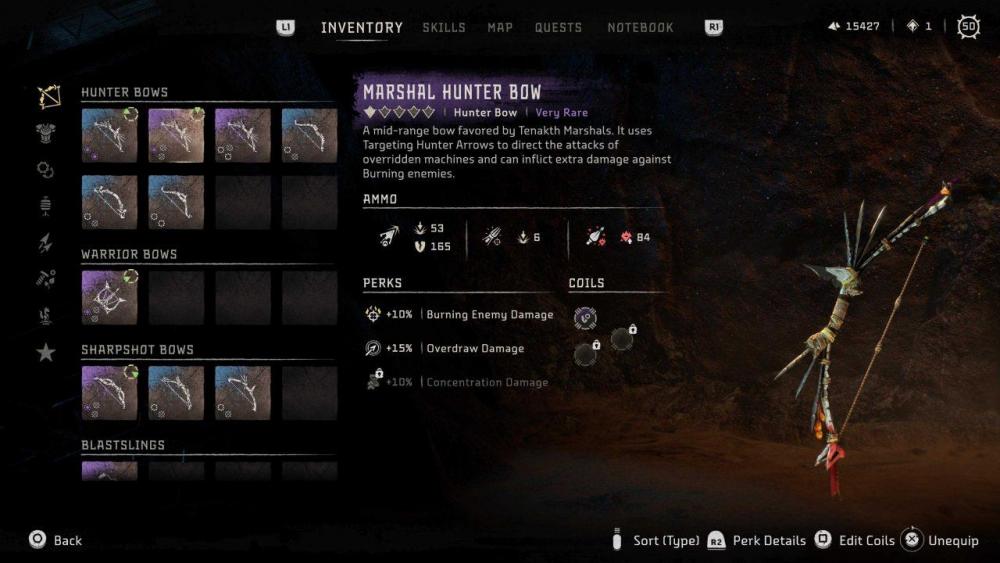Viewport: 1000px width, 563px height.
Task: Go Back from the inventory
Action: pyautogui.click(x=55, y=540)
